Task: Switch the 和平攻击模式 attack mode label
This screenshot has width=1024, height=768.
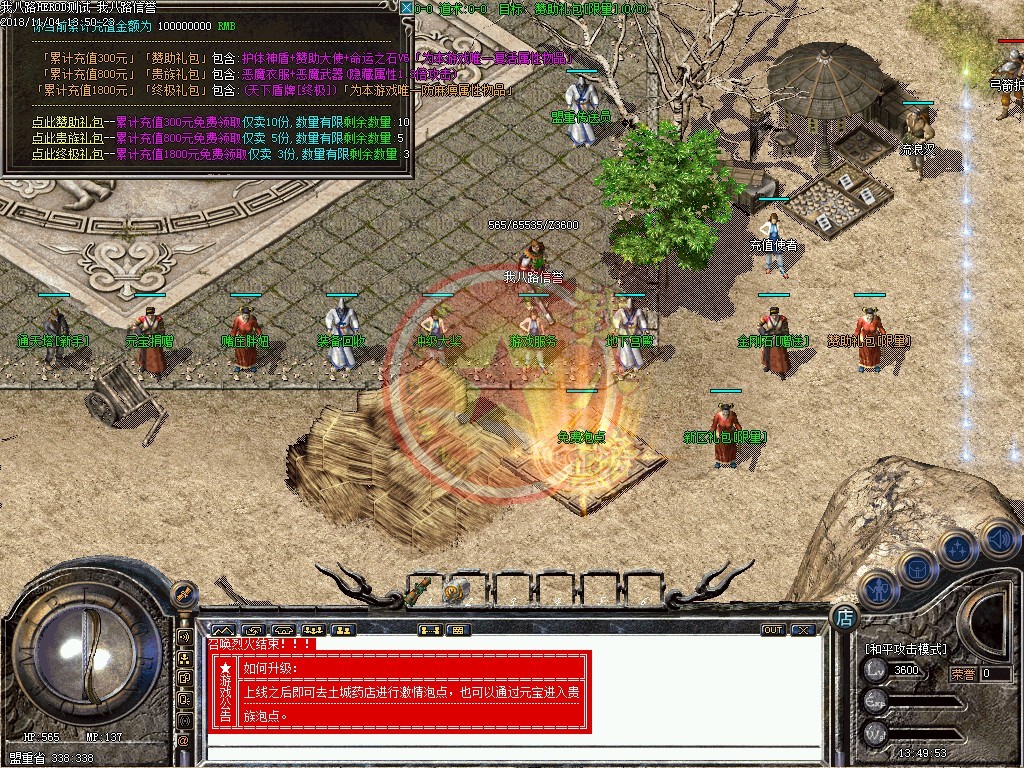Action: (906, 649)
